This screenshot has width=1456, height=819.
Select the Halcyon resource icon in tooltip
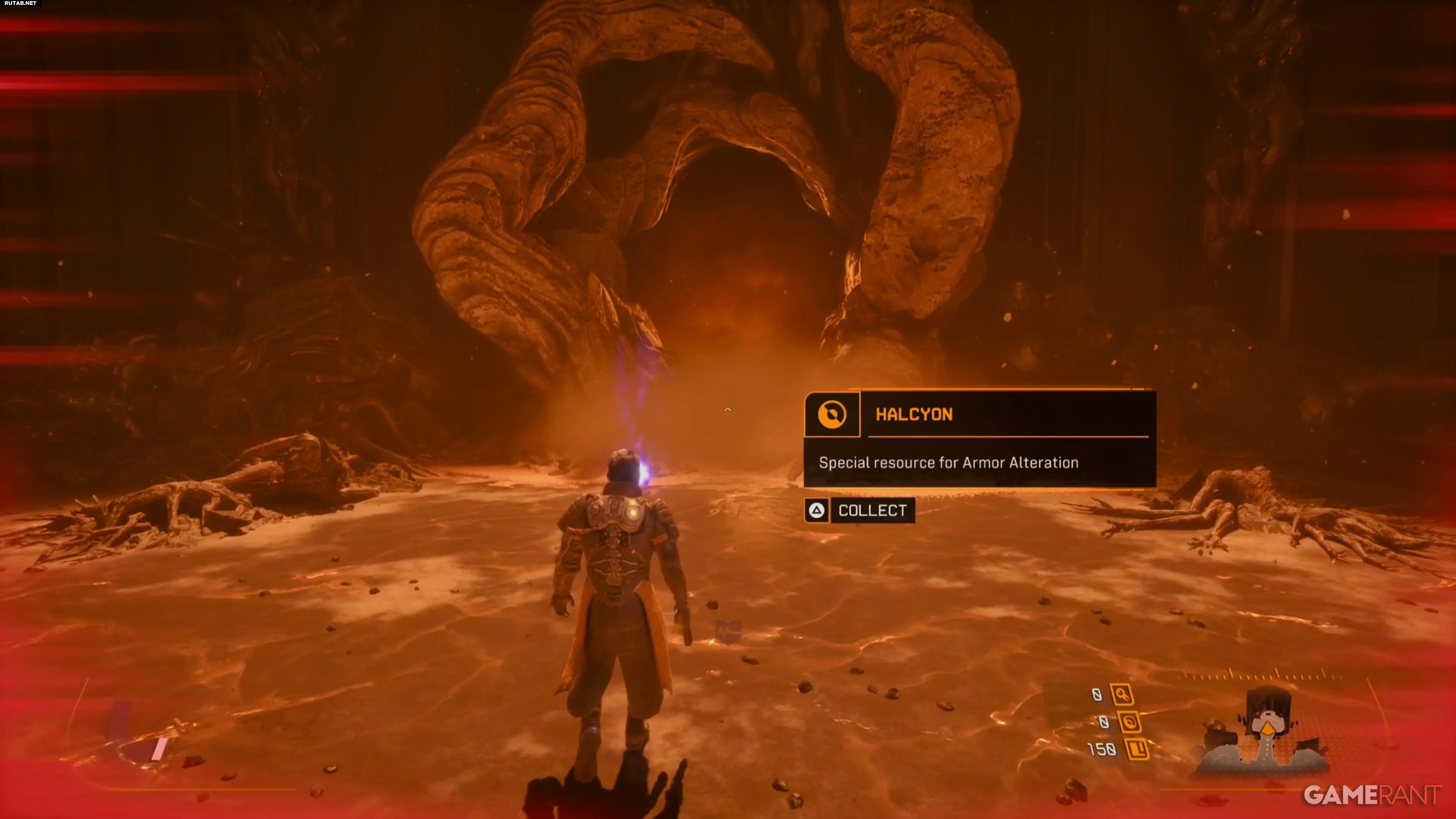coord(832,414)
